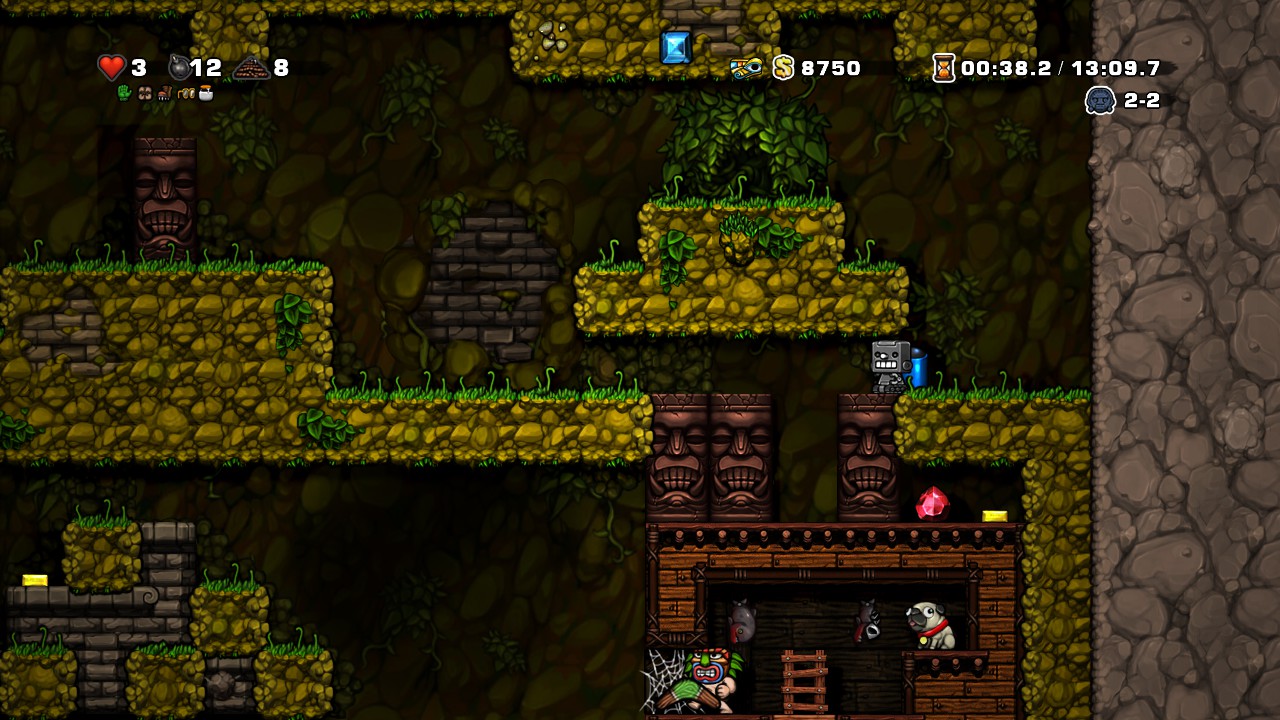The width and height of the screenshot is (1280, 720).
Task: Select the green Climbing Gloves item icon
Action: [124, 93]
